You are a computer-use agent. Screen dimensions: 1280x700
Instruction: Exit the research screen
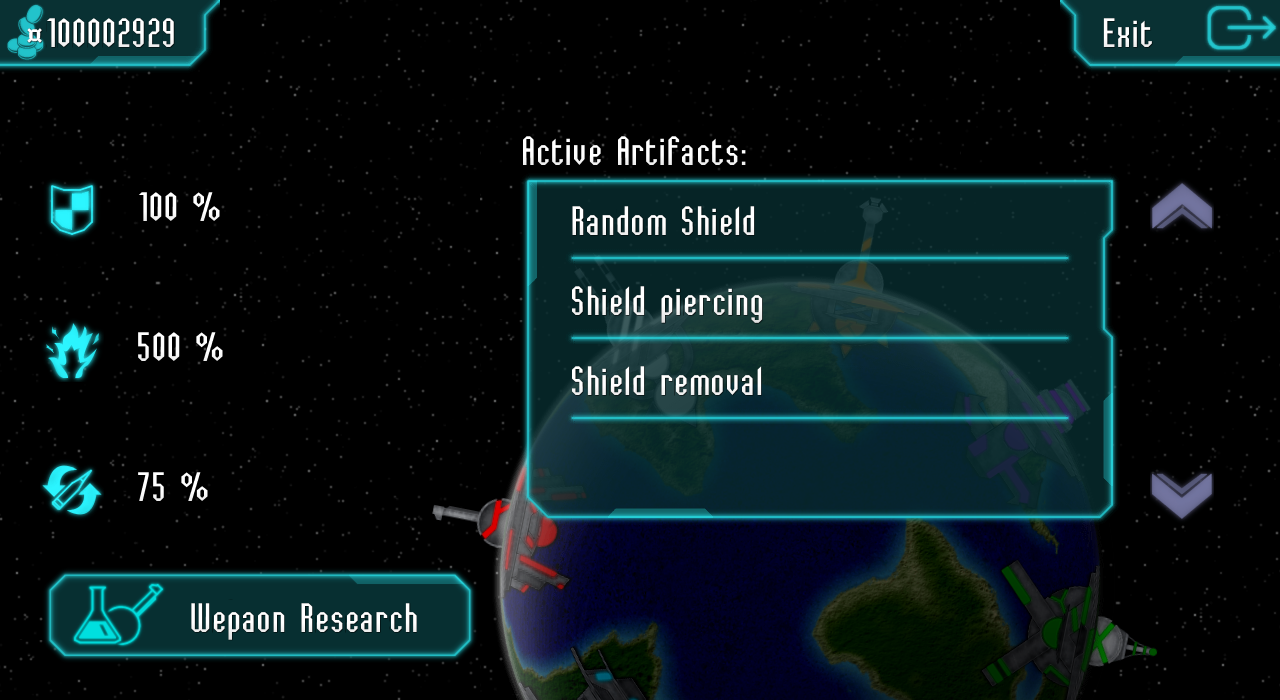(1172, 32)
